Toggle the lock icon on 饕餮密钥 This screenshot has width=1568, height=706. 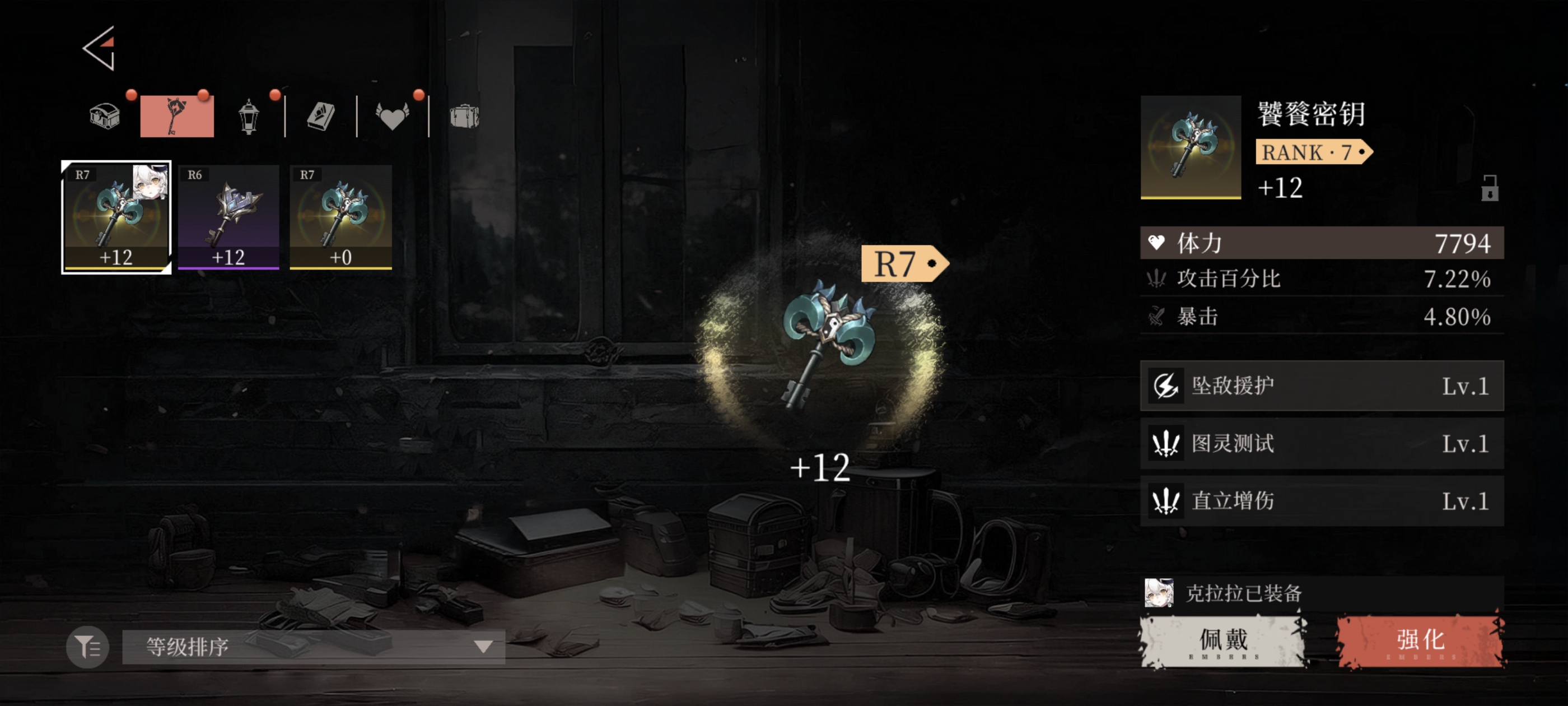(1490, 188)
